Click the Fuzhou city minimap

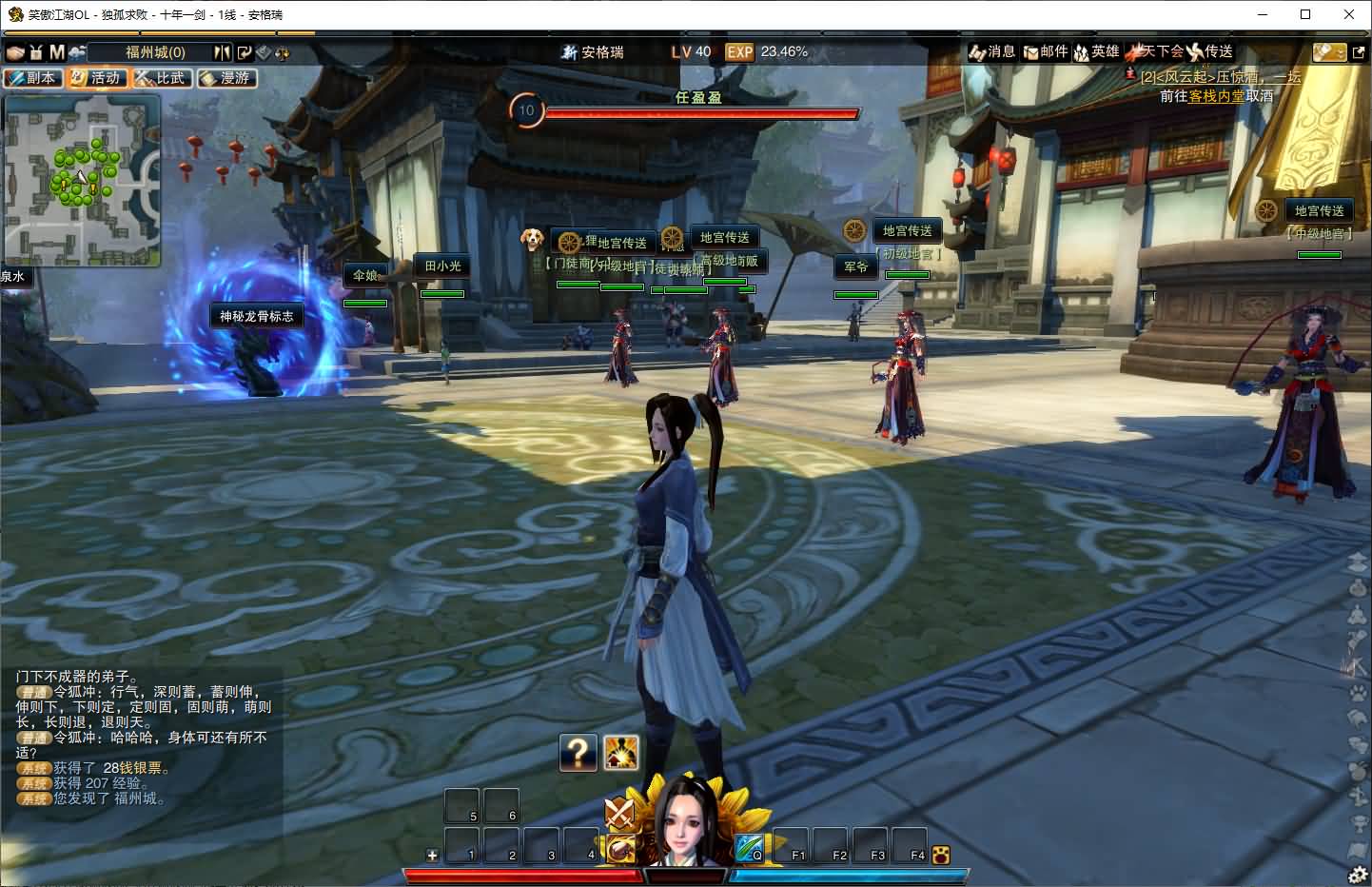tap(82, 180)
